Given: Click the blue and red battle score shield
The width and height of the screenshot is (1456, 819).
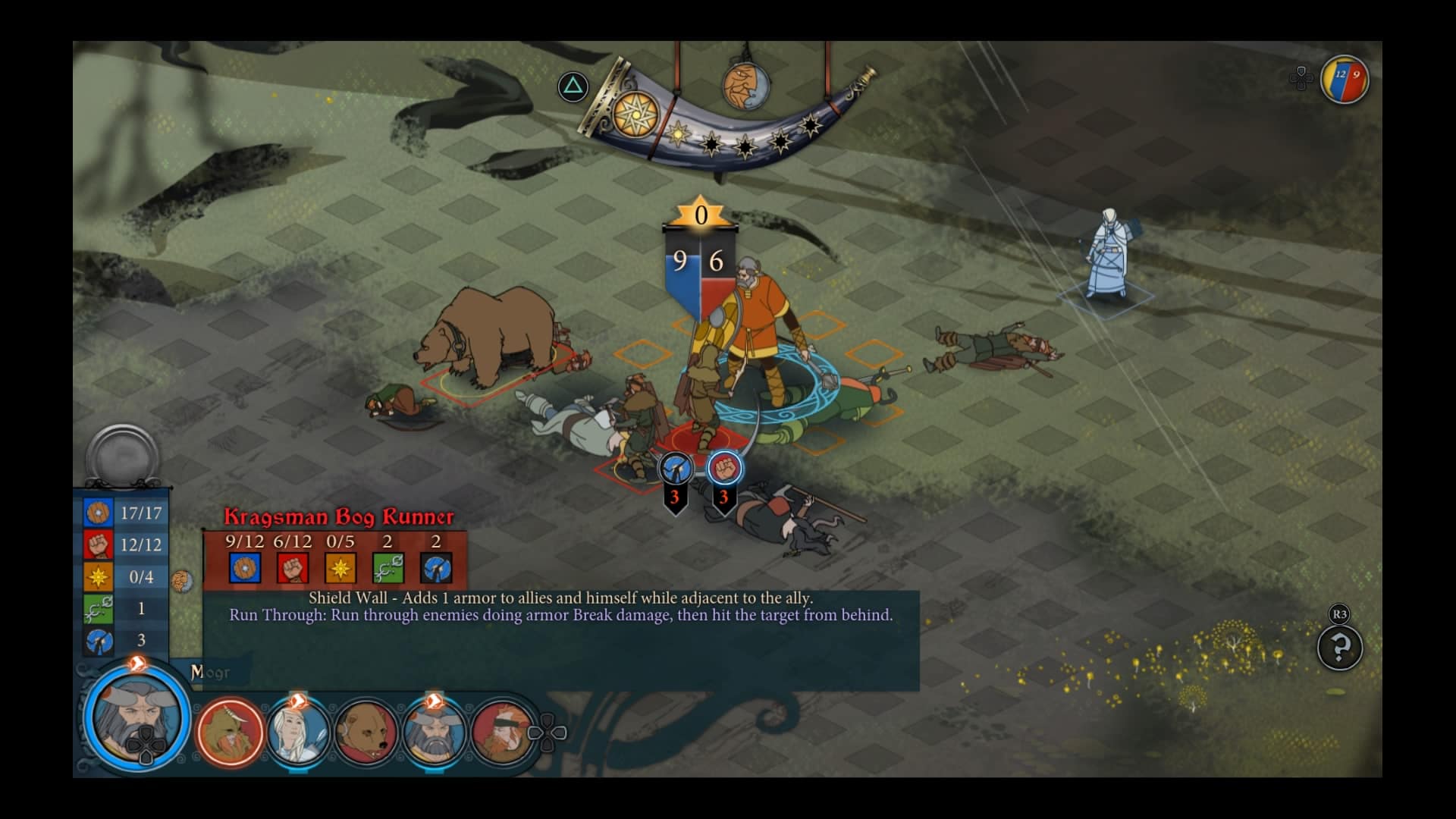Looking at the screenshot, I should 1345,79.
